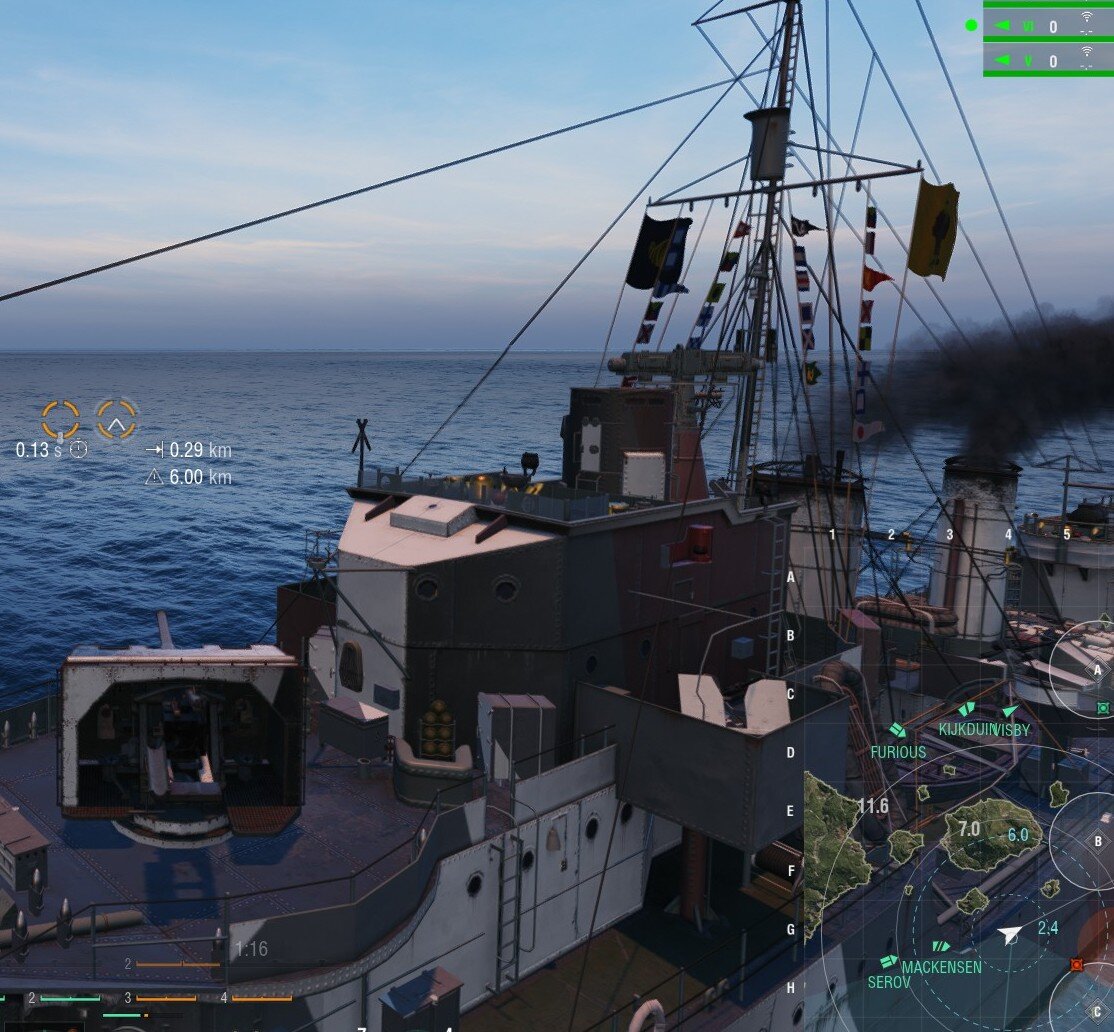Select the KIJKDUIN ally marker on minimap
Viewport: 1114px width, 1032px height.
(966, 710)
